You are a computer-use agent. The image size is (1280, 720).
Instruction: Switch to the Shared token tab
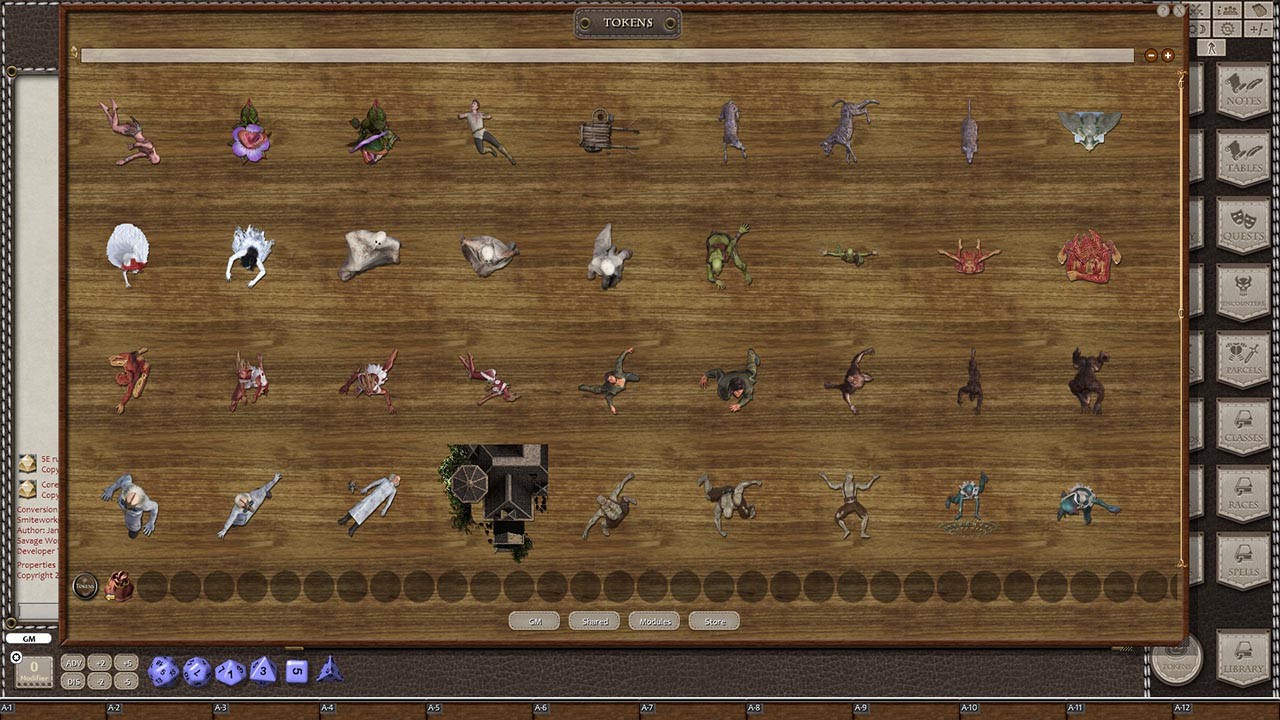click(593, 620)
